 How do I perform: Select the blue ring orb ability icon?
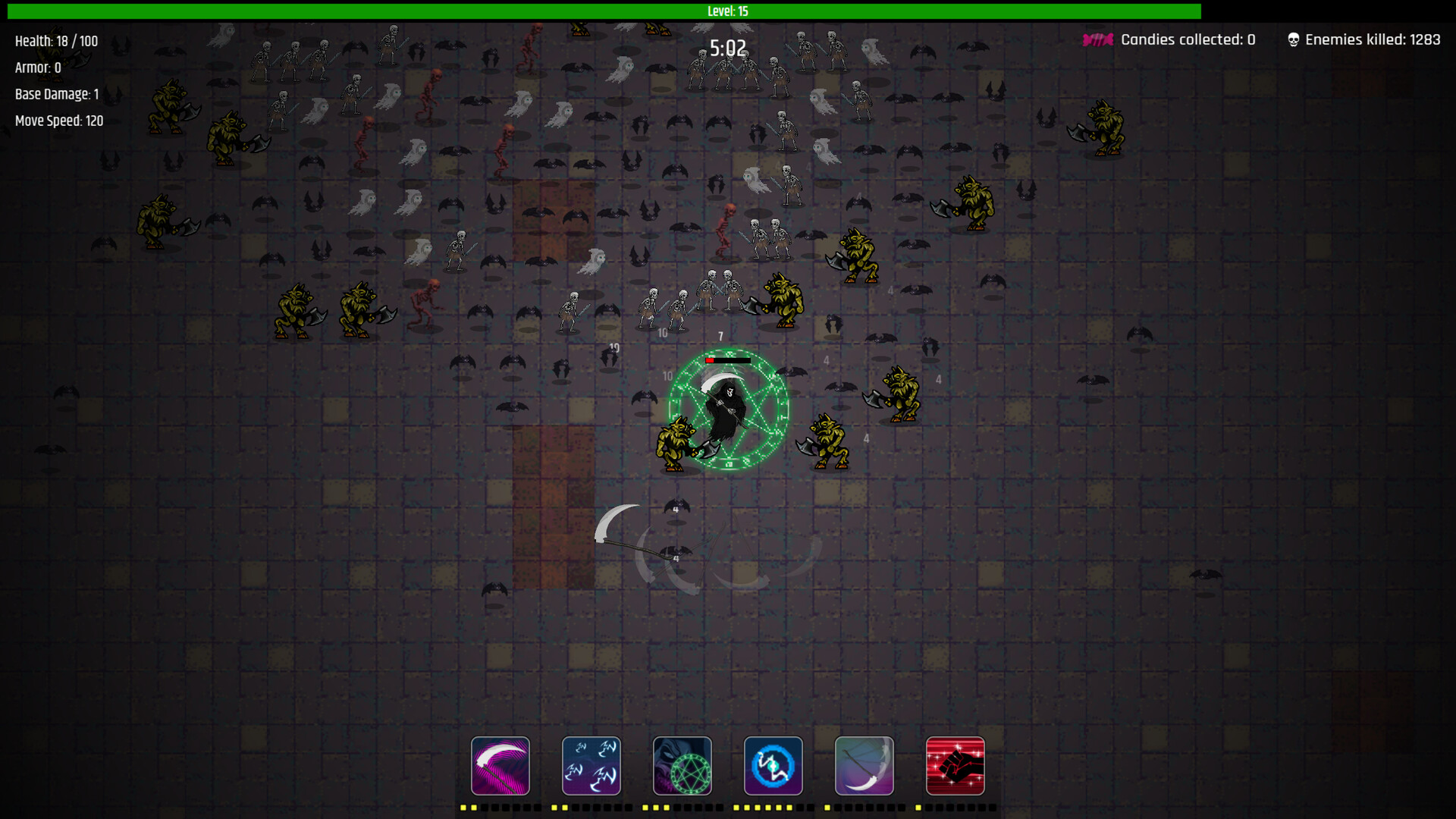(773, 765)
